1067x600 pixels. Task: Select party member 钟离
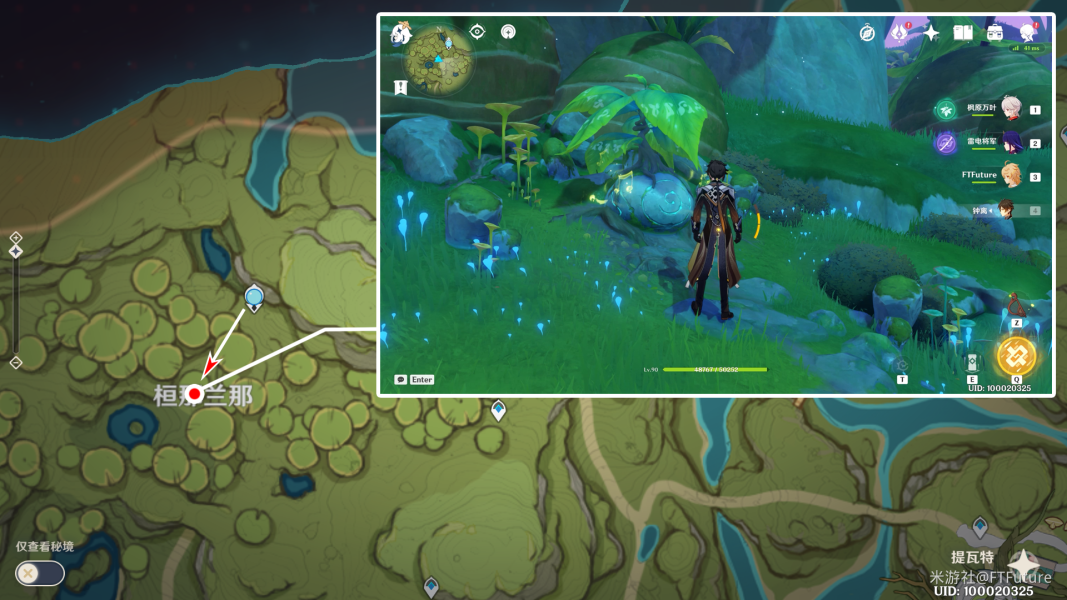point(1008,210)
